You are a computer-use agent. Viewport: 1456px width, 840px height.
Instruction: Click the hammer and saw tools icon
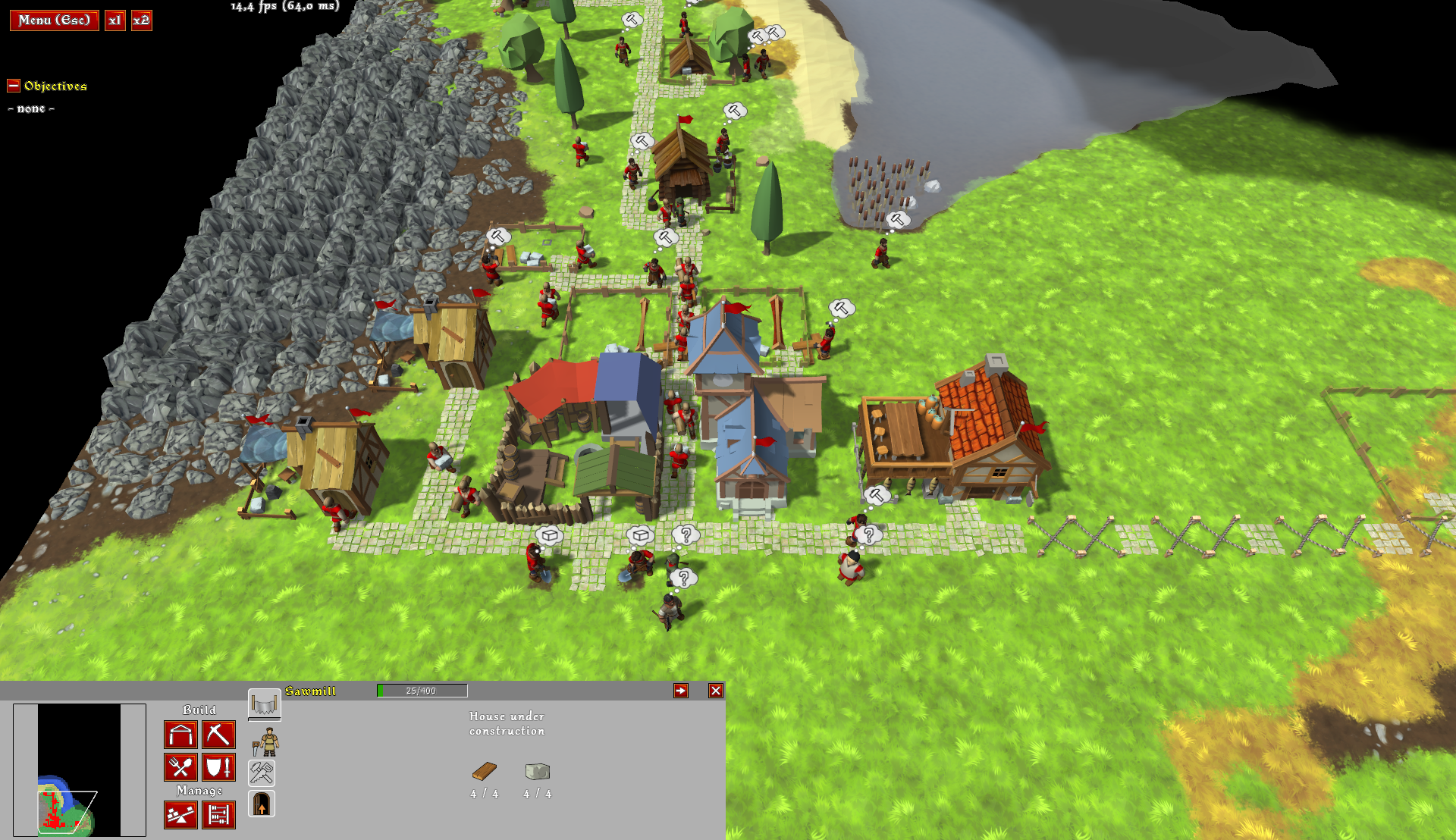[x=262, y=773]
